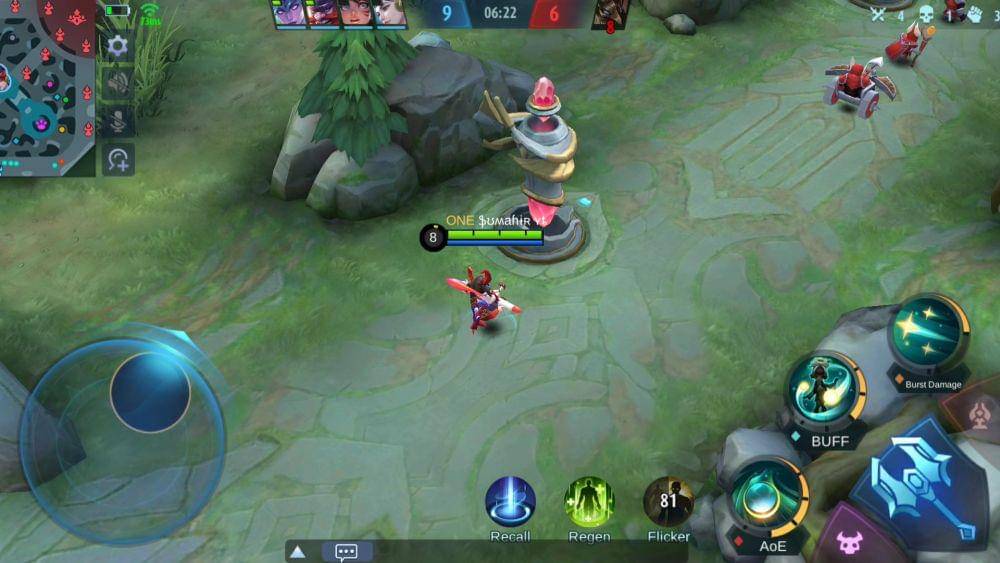The height and width of the screenshot is (563, 1000).
Task: Open the quick chat speech bubble
Action: coord(346,552)
